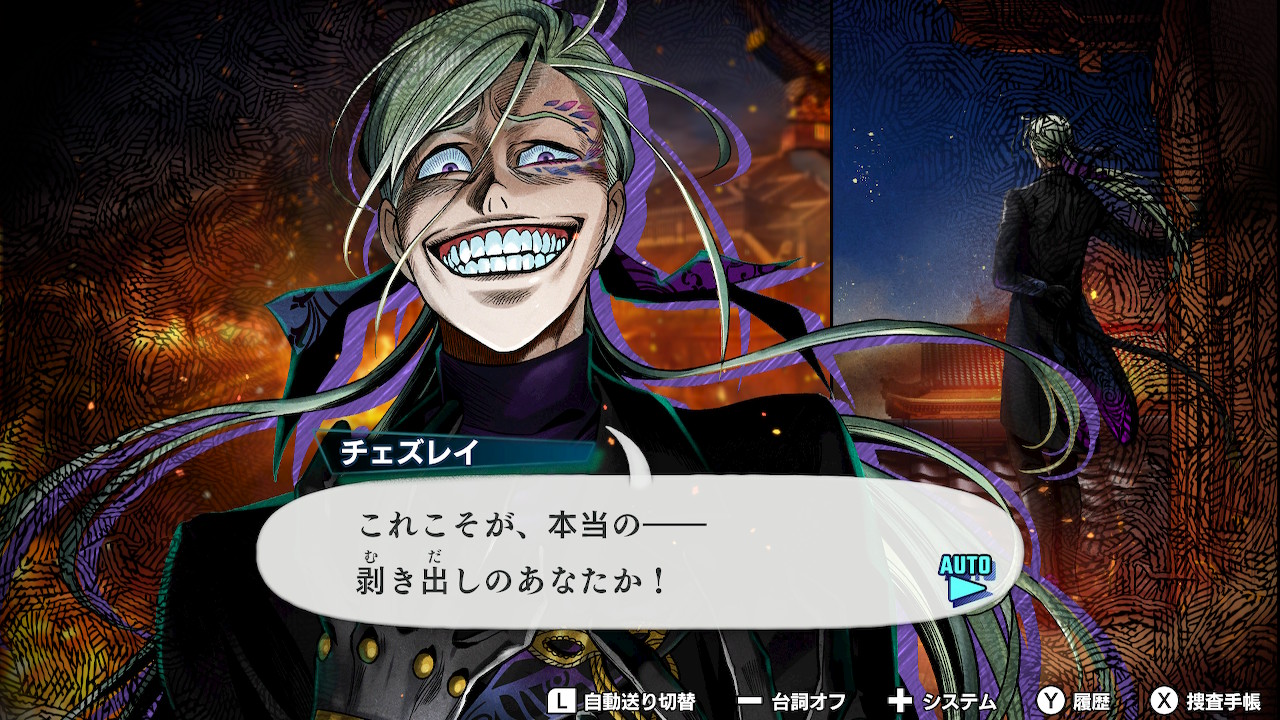This screenshot has height=720, width=1280.
Task: Toggle the AUTO playback arrow icon
Action: click(966, 580)
